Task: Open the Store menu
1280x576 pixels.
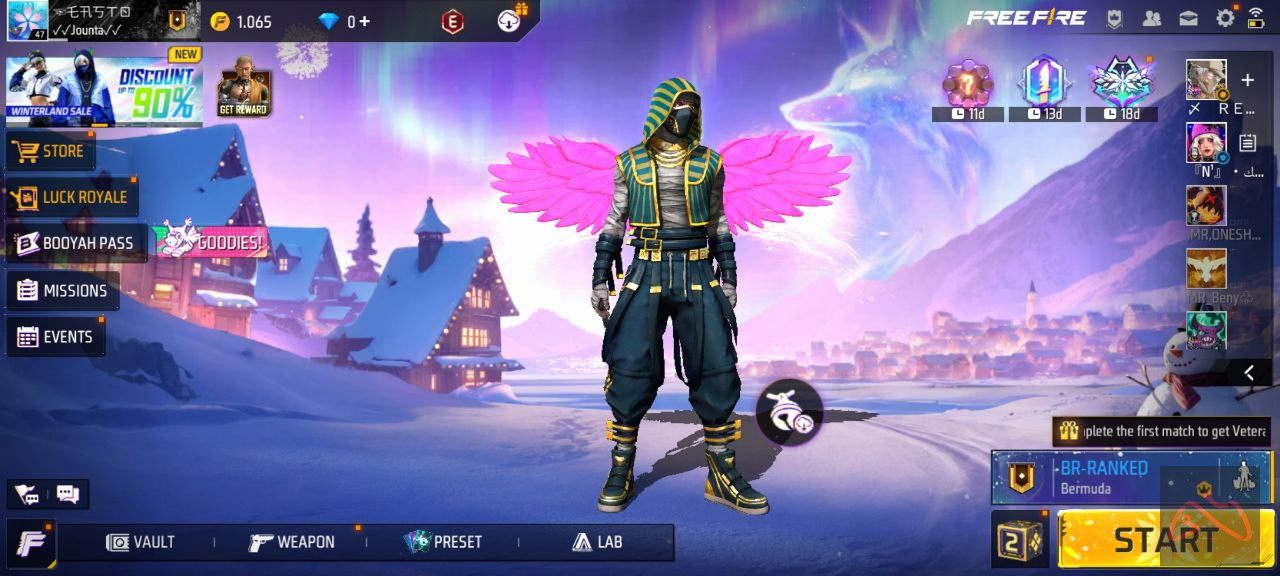Action: [x=50, y=151]
